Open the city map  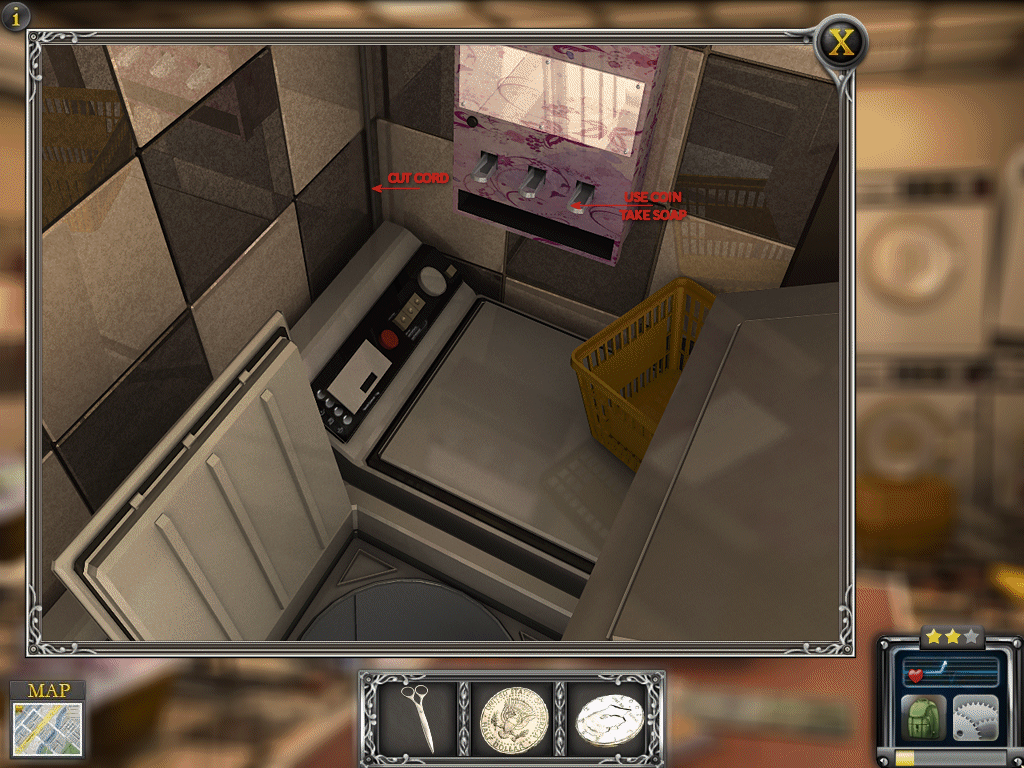(x=47, y=718)
